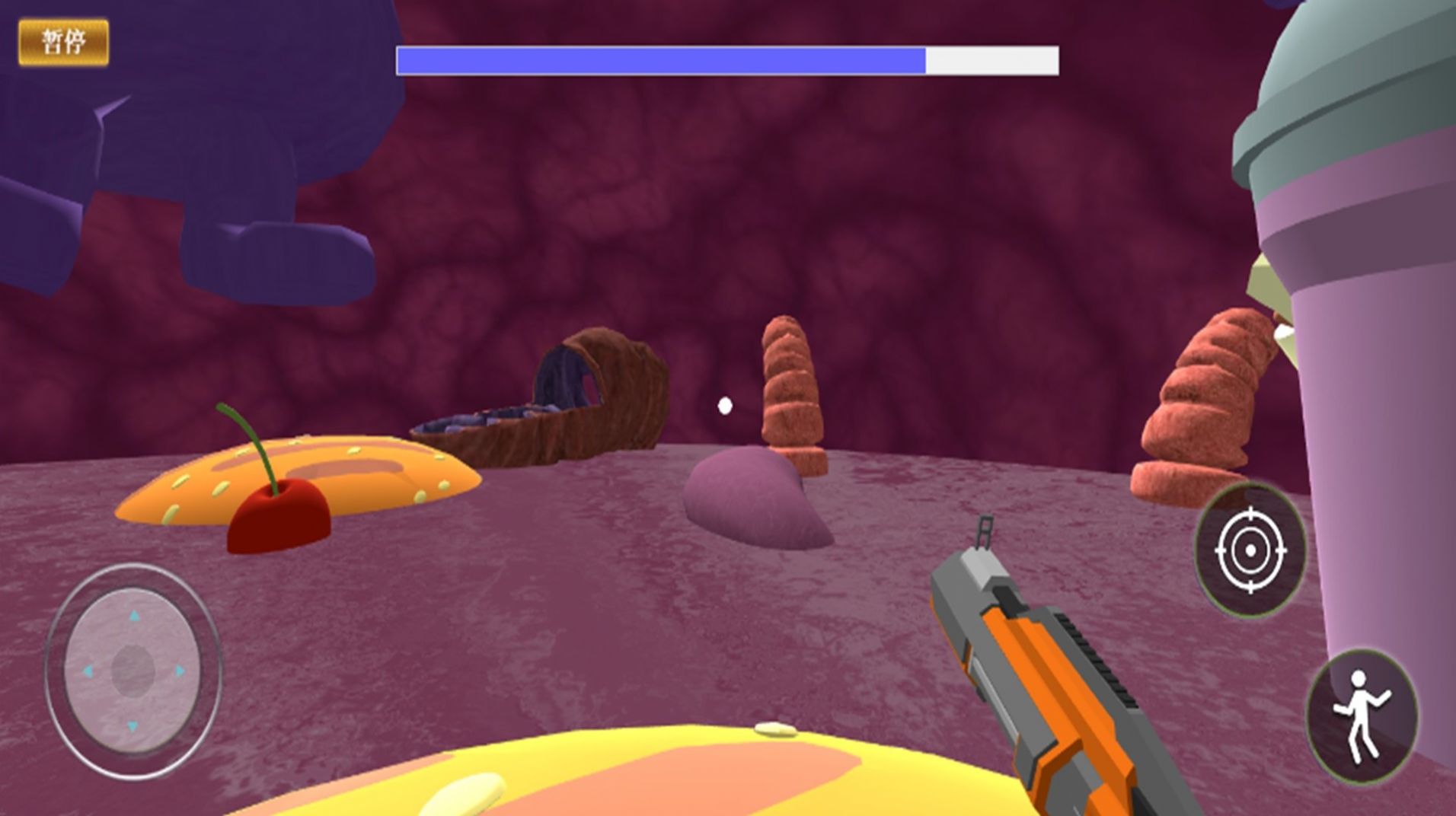Tap the crosshair fire button
The height and width of the screenshot is (816, 1456).
tap(1250, 550)
